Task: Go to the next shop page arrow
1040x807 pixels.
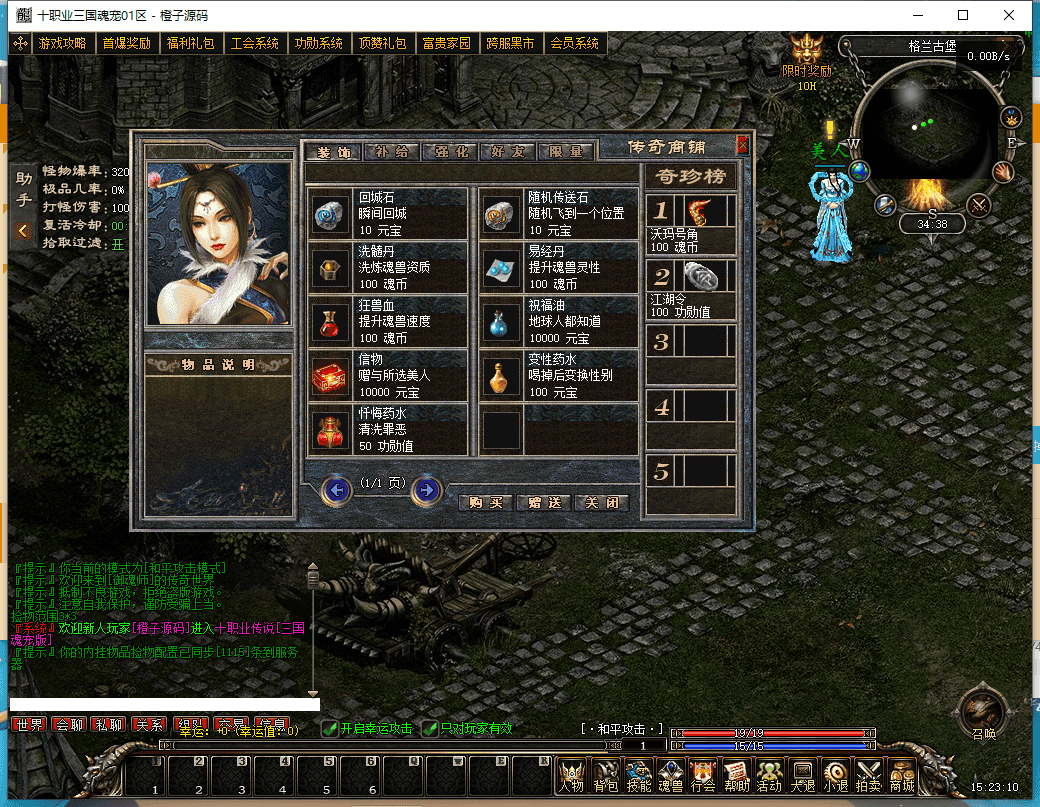Action: (427, 489)
